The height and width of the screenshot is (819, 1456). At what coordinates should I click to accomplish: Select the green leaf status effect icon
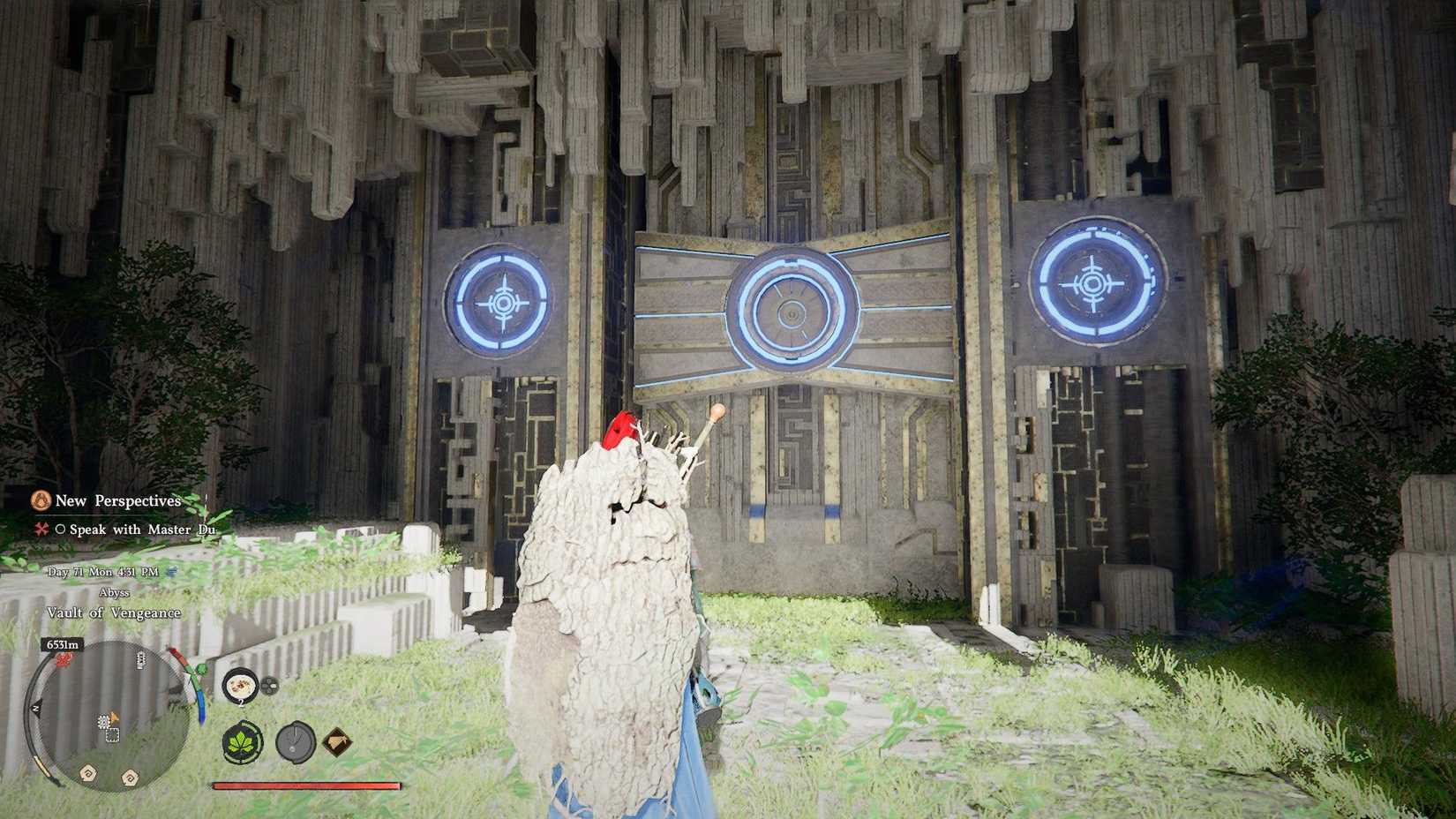(x=242, y=743)
